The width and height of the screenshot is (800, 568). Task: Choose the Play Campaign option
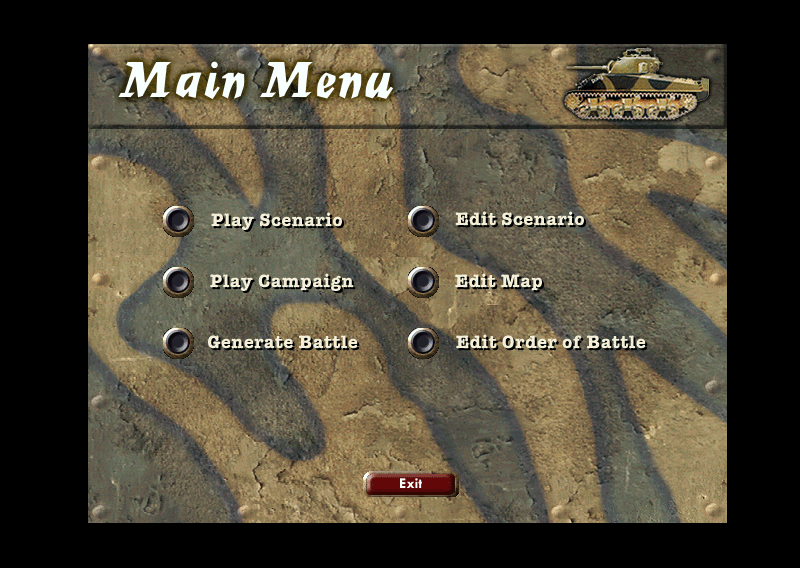(178, 281)
